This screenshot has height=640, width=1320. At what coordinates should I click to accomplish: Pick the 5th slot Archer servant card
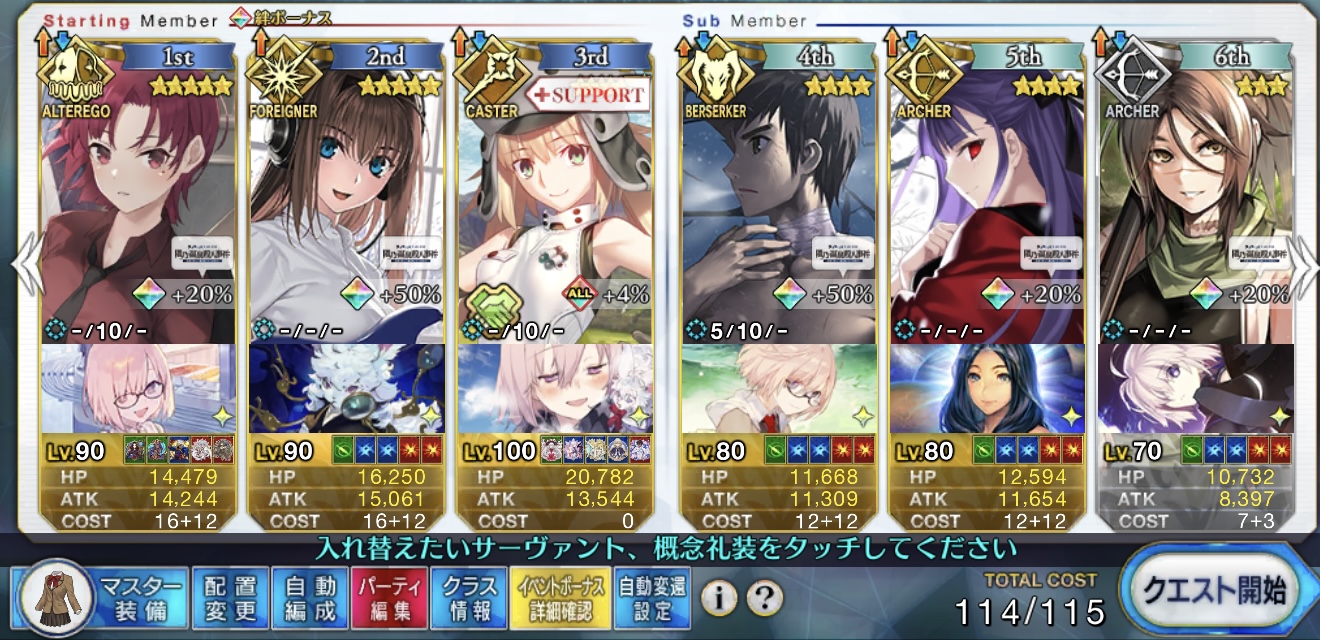coord(988,200)
